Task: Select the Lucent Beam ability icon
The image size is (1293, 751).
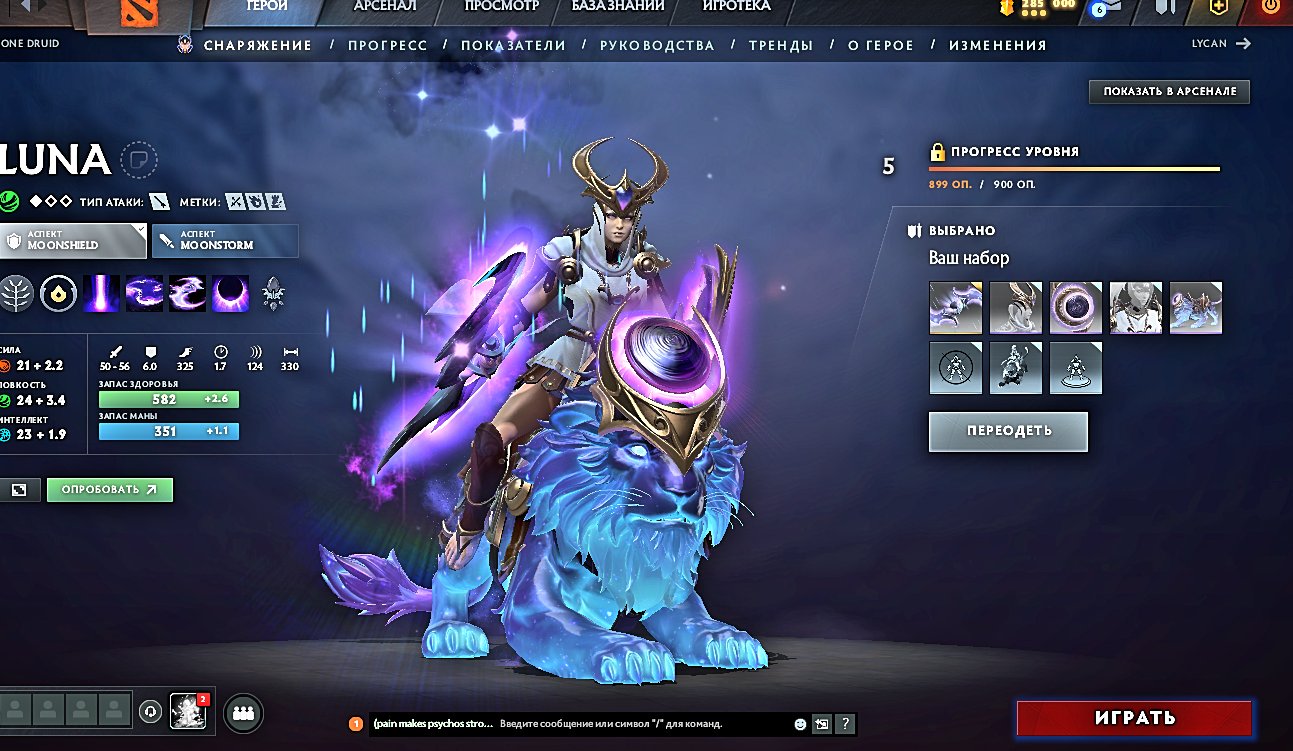Action: coord(101,294)
